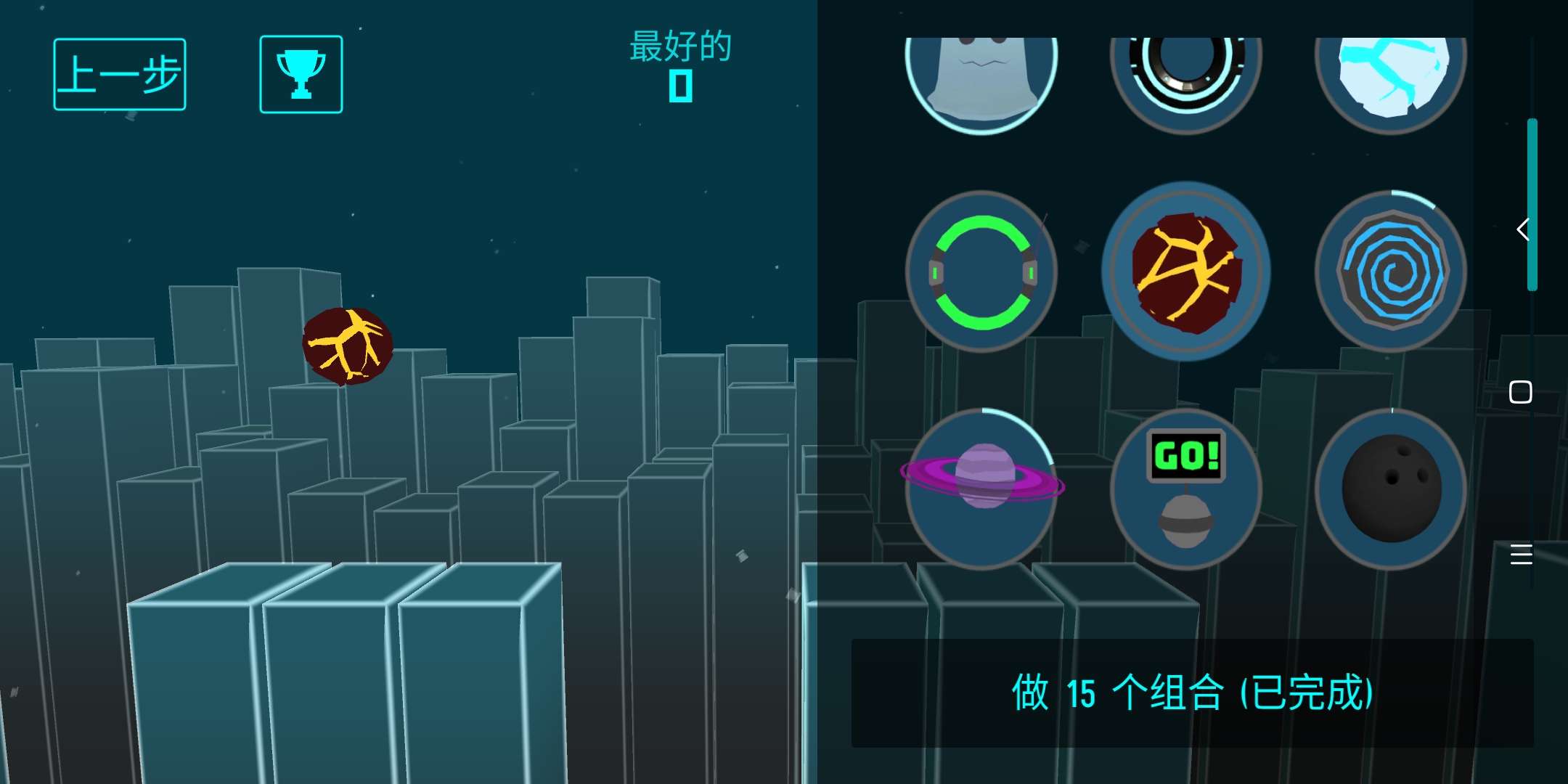This screenshot has height=784, width=1568.
Task: Tap the 上一步 back button
Action: (x=120, y=73)
